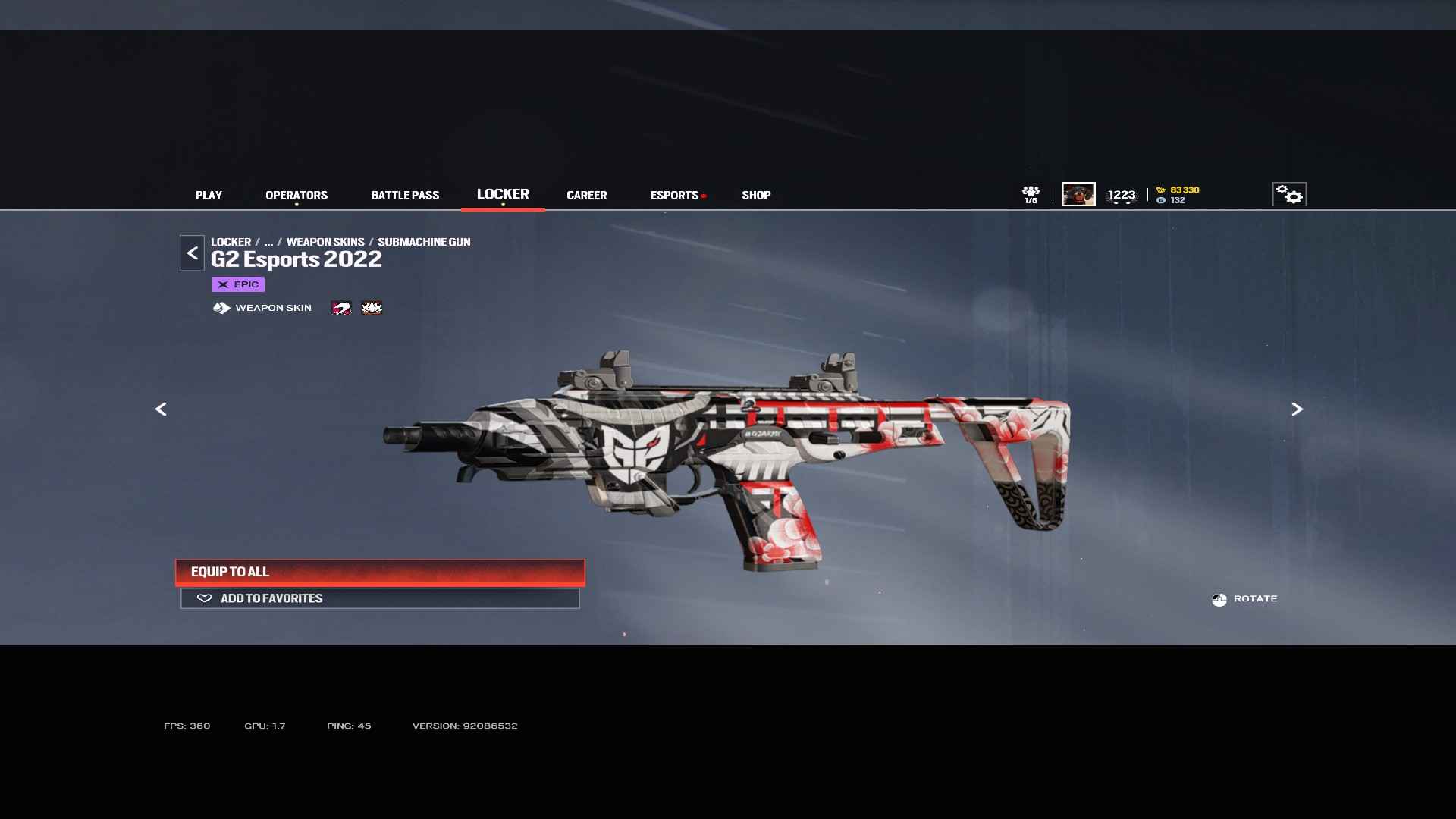
Task: Show the next weapon skin
Action: point(1297,409)
